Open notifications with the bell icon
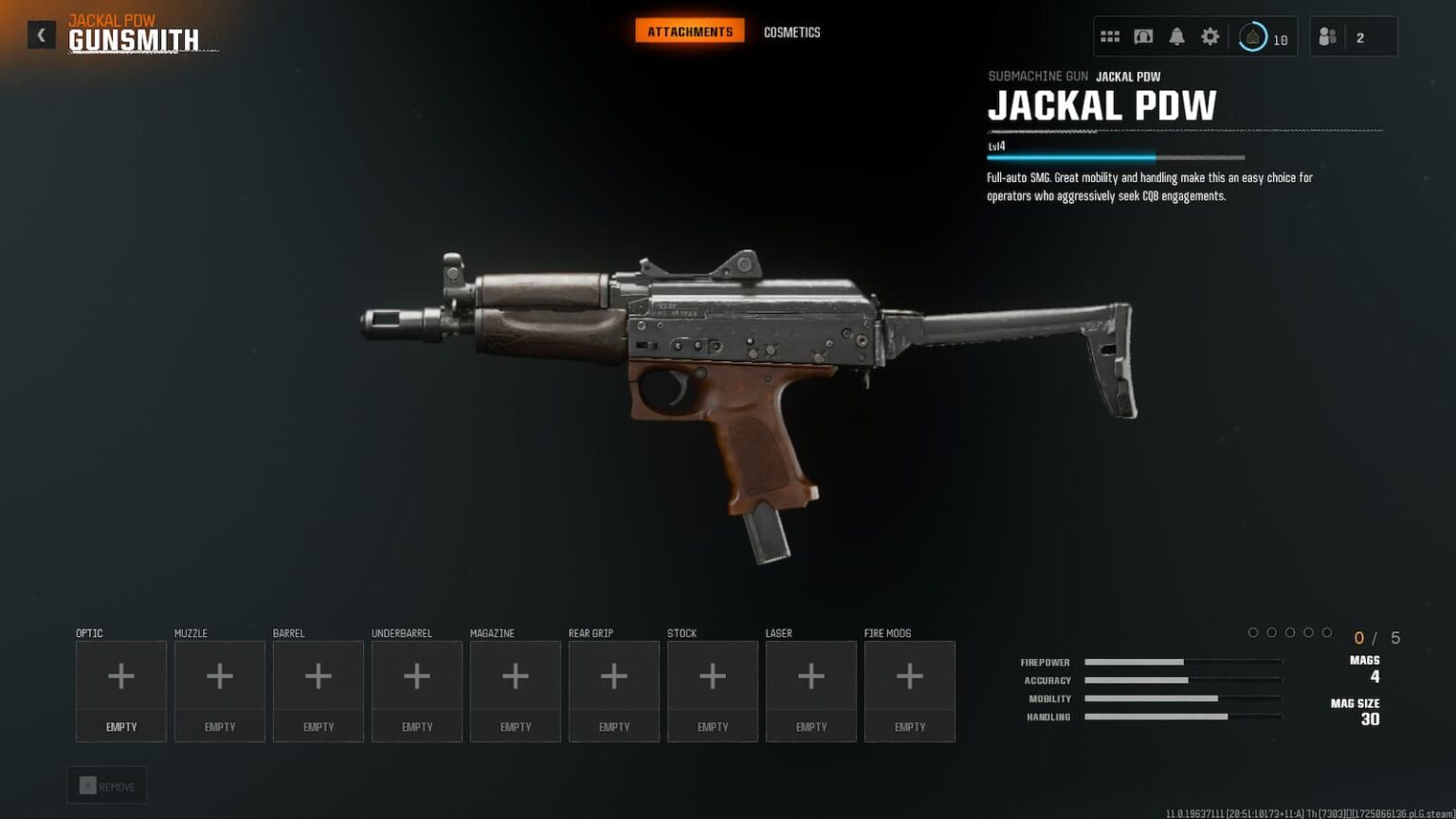The height and width of the screenshot is (819, 1456). 1176,37
